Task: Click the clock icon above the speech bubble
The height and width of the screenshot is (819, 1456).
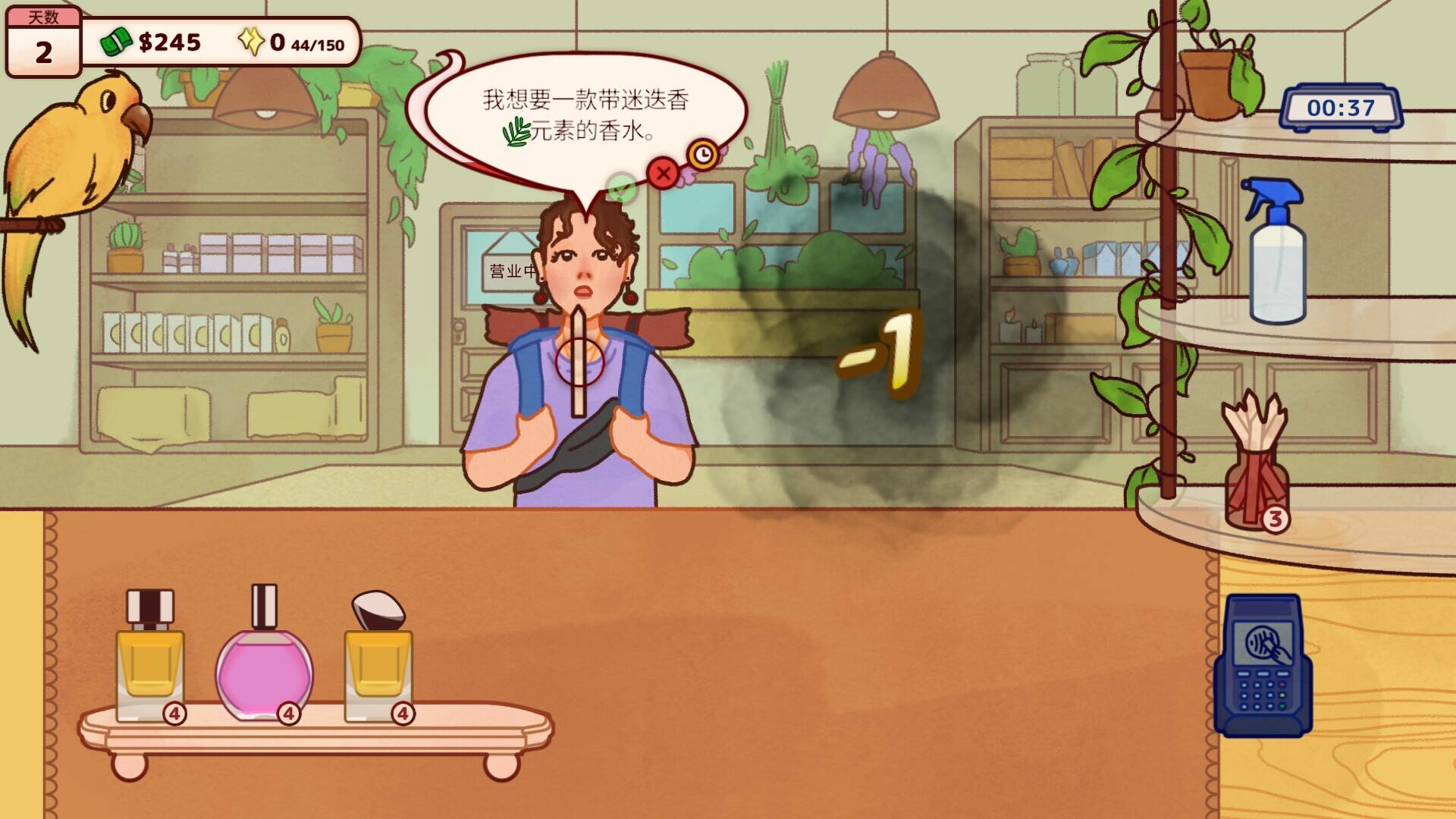Action: point(704,152)
